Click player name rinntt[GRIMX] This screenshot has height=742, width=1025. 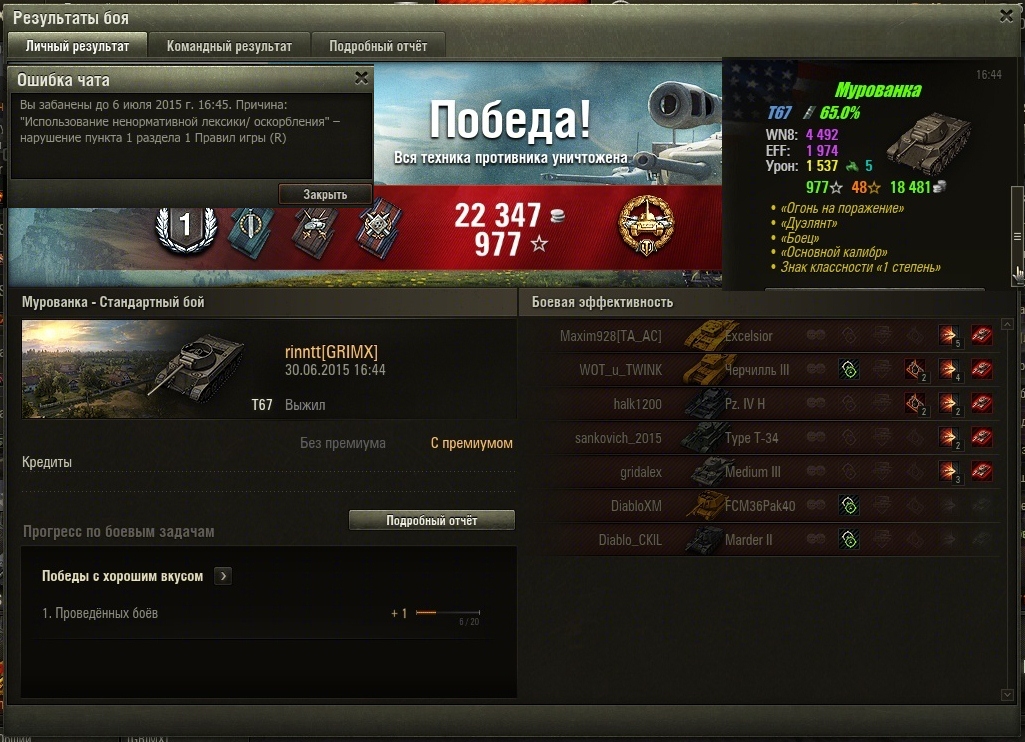click(331, 351)
